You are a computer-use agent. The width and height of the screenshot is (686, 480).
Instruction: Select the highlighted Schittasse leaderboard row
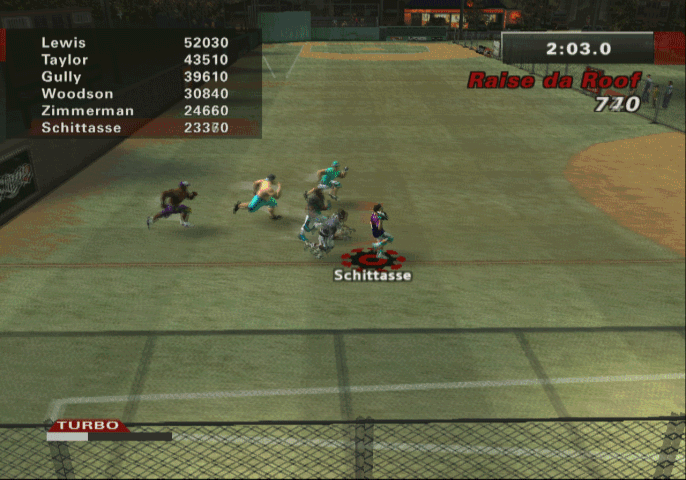[135, 128]
